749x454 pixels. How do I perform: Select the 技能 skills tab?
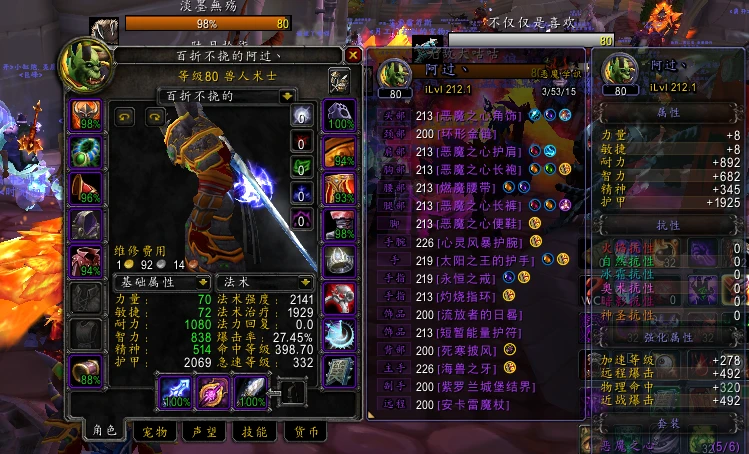tap(255, 431)
